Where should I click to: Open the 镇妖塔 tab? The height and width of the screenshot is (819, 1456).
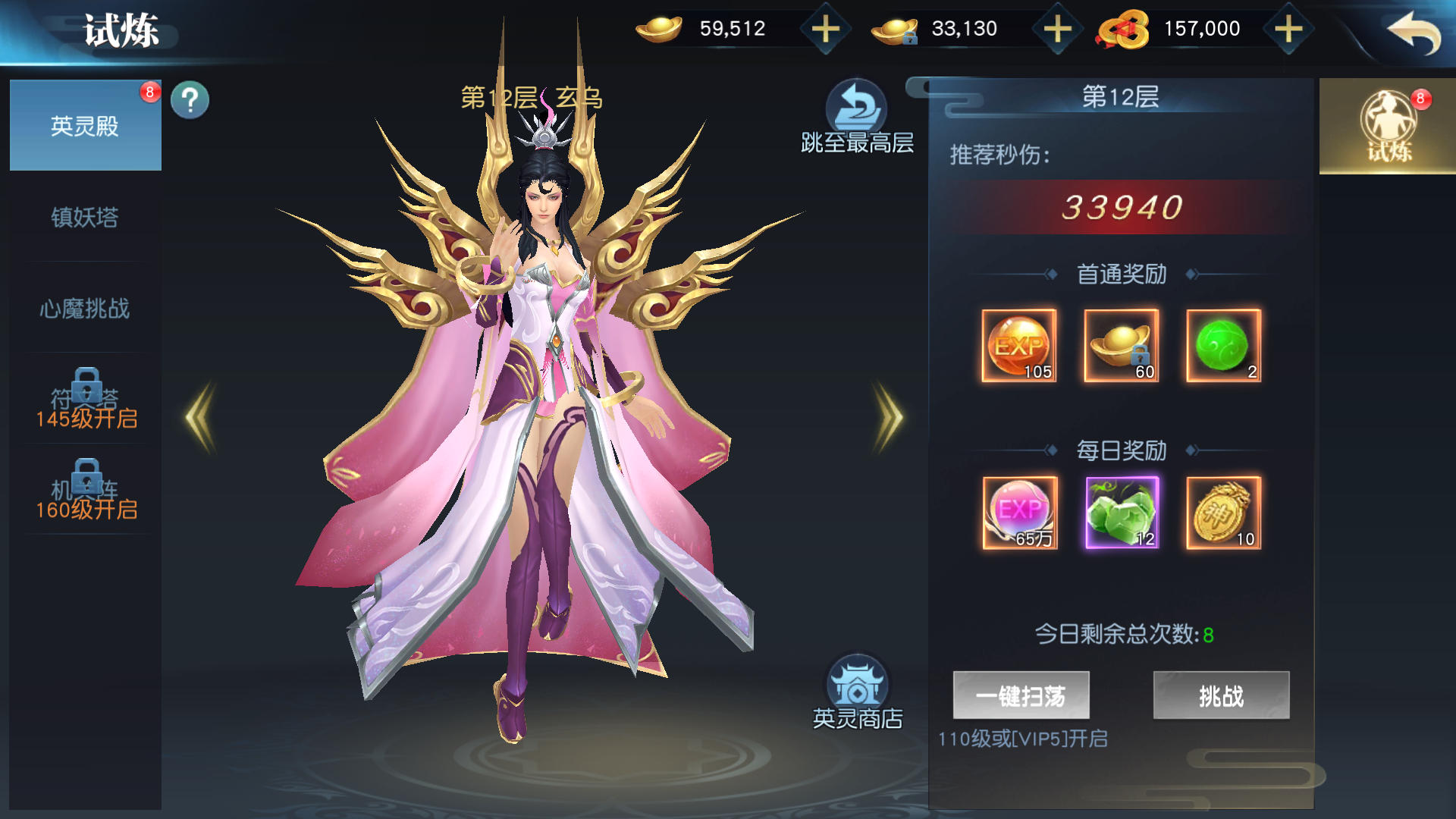[85, 218]
